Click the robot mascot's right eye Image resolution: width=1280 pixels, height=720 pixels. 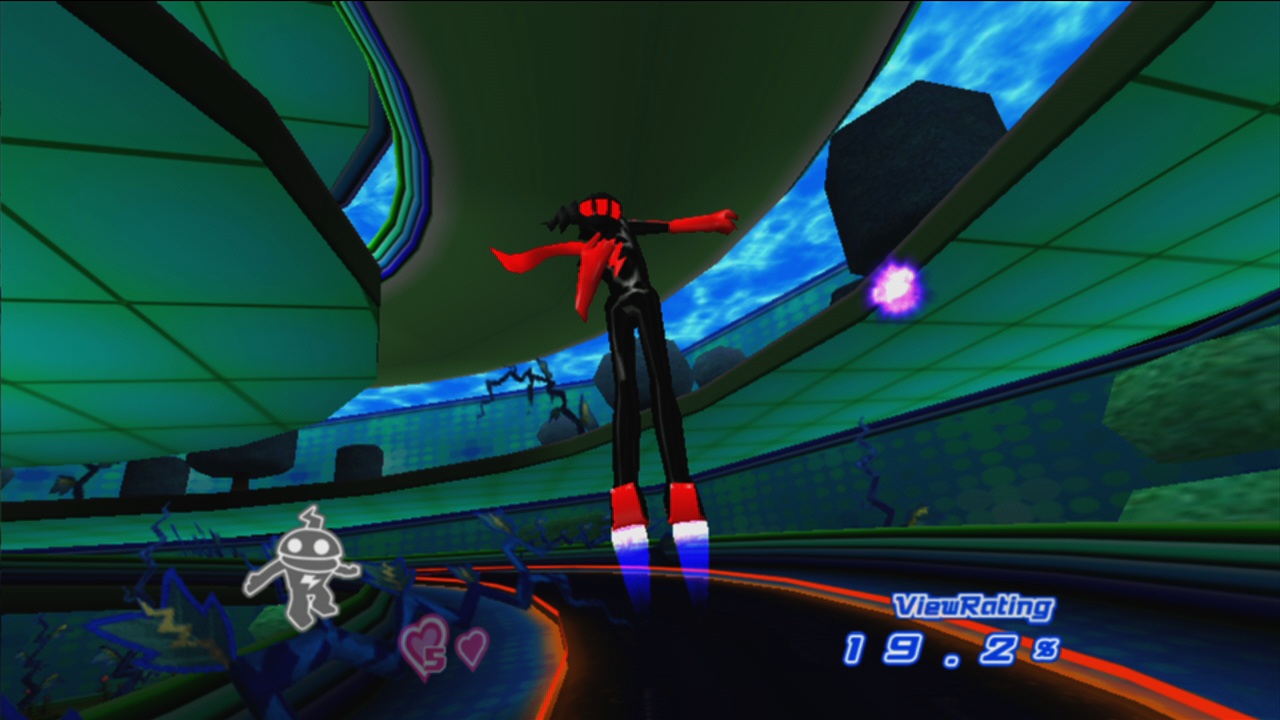319,545
